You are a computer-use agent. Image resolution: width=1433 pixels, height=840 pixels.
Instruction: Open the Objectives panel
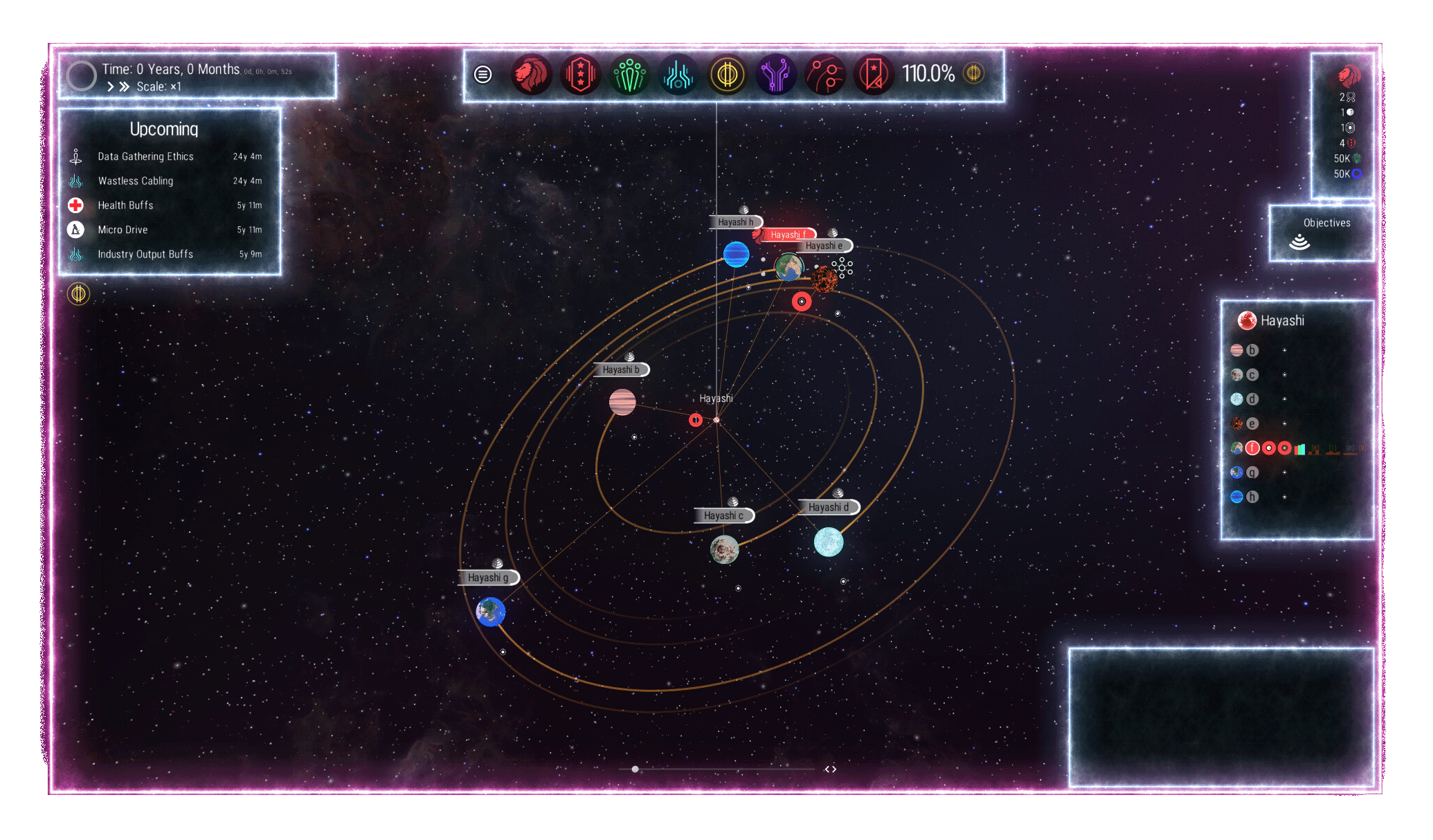[x=1322, y=232]
